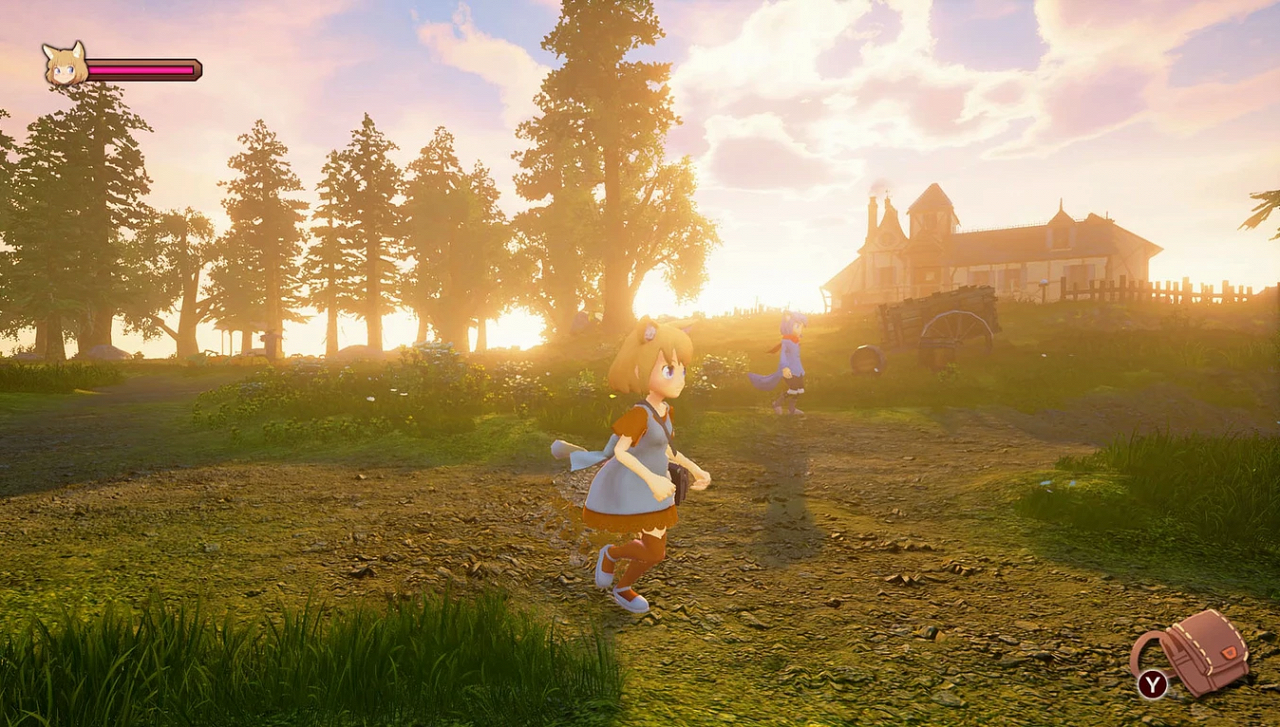Click the dark Y circle on the bag
The height and width of the screenshot is (727, 1280).
tap(1152, 682)
